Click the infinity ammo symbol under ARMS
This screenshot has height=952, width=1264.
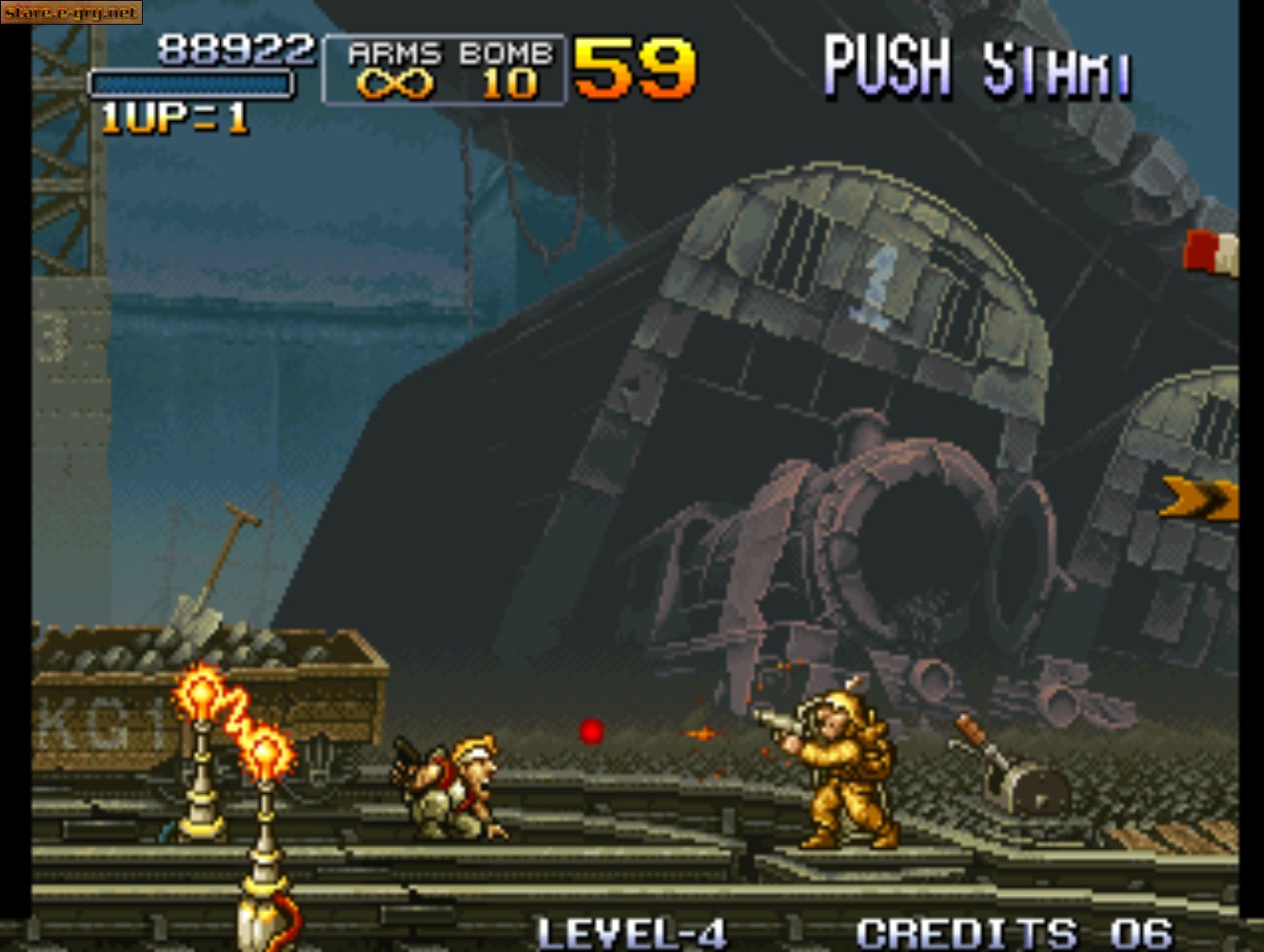(395, 86)
